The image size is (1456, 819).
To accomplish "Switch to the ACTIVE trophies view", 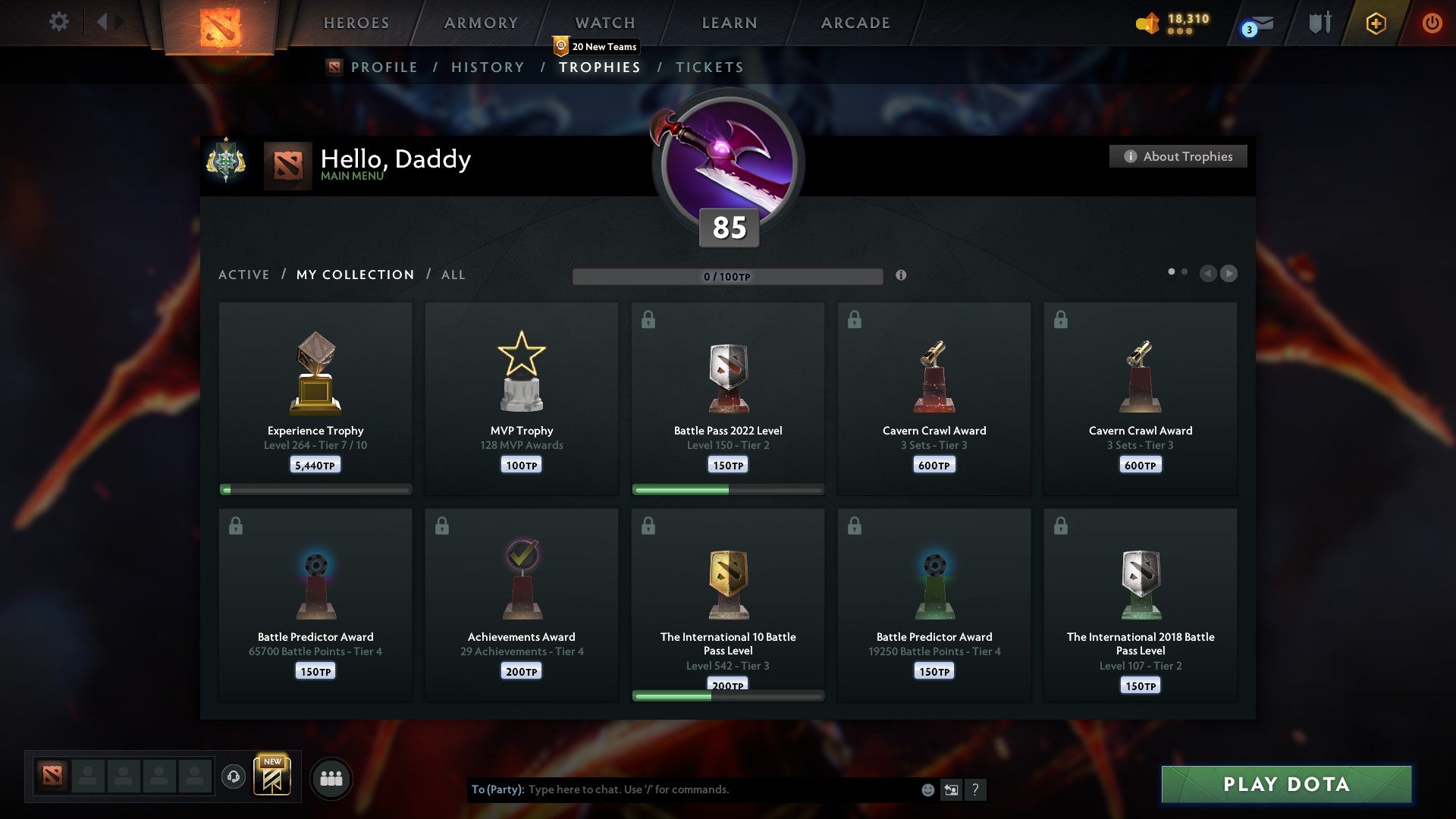I will 244,275.
